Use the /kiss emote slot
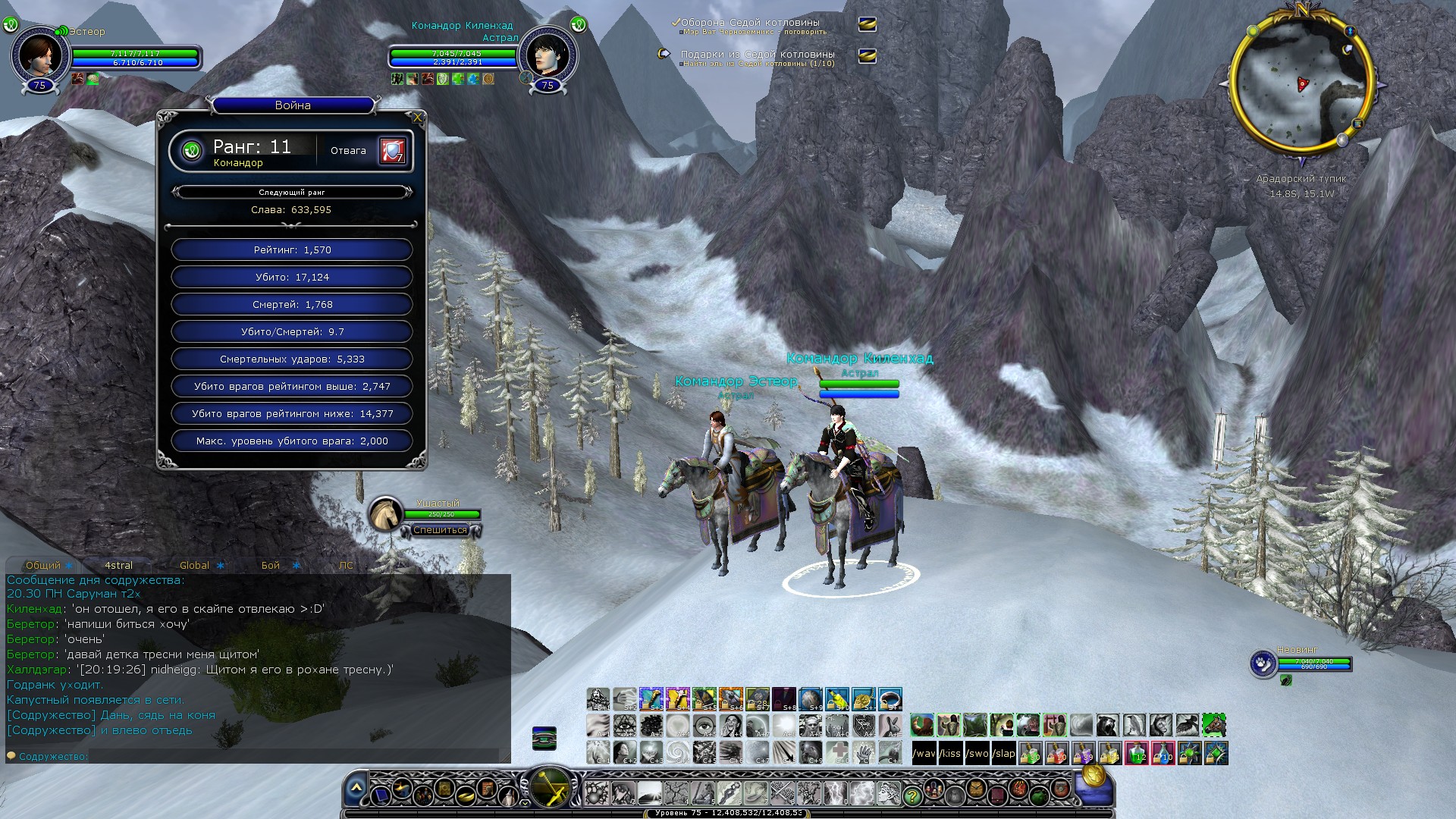 (x=950, y=753)
